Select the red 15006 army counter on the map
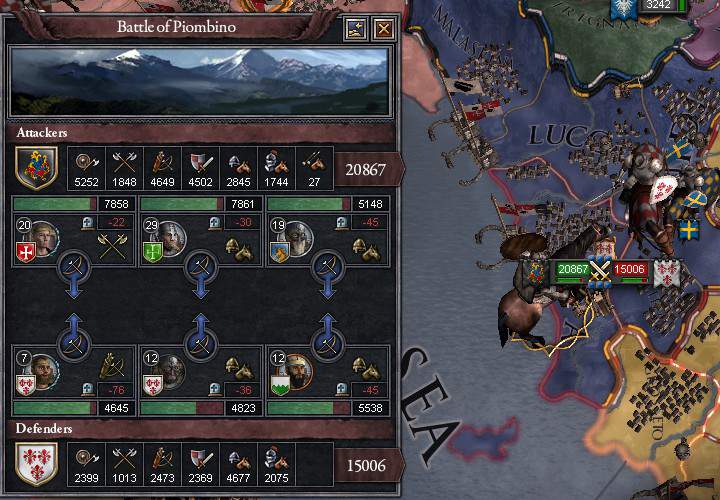This screenshot has width=720, height=500. coord(630,268)
